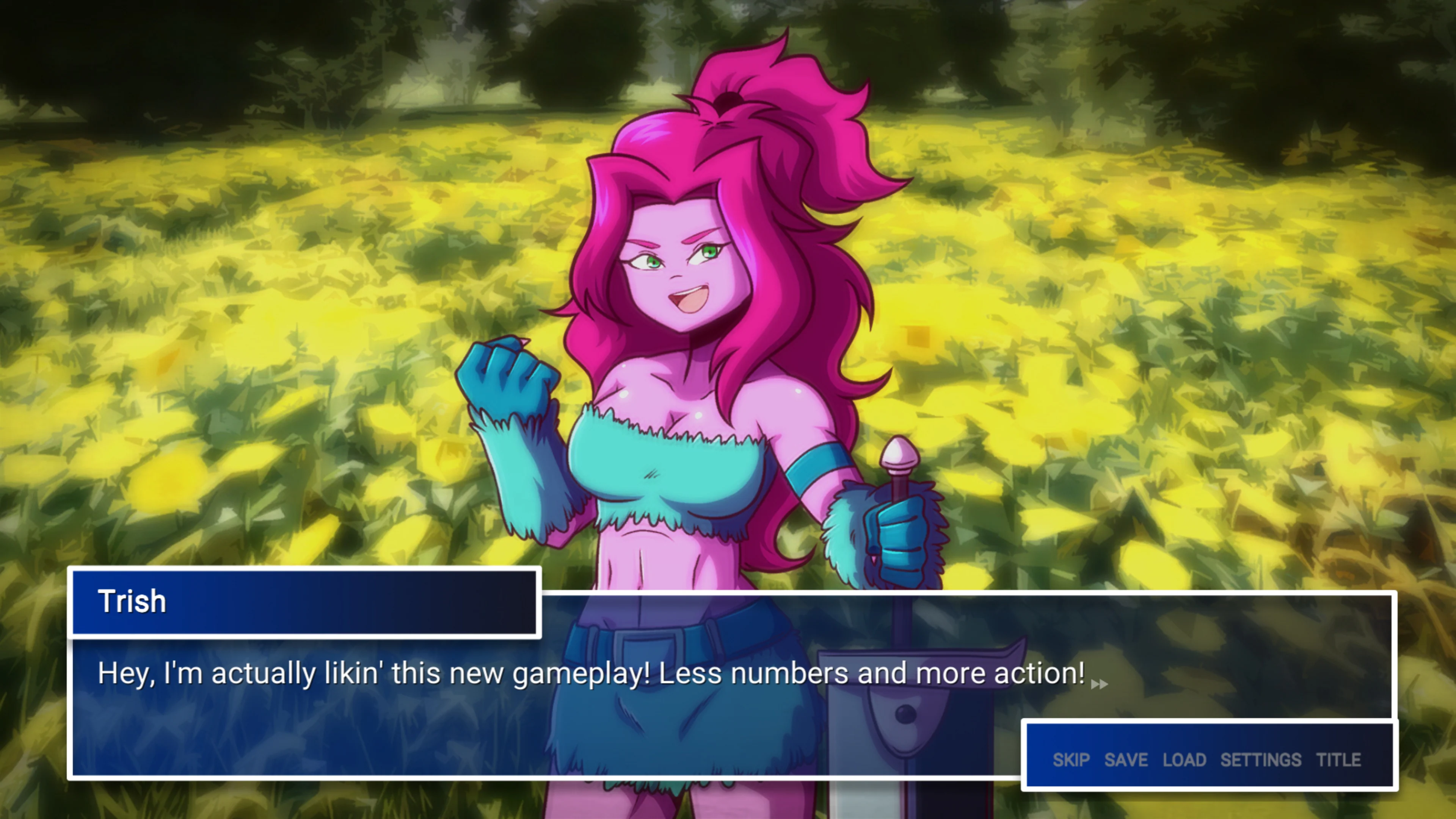Click the flower field background scenery
1456x819 pixels.
pyautogui.click(x=282, y=339)
